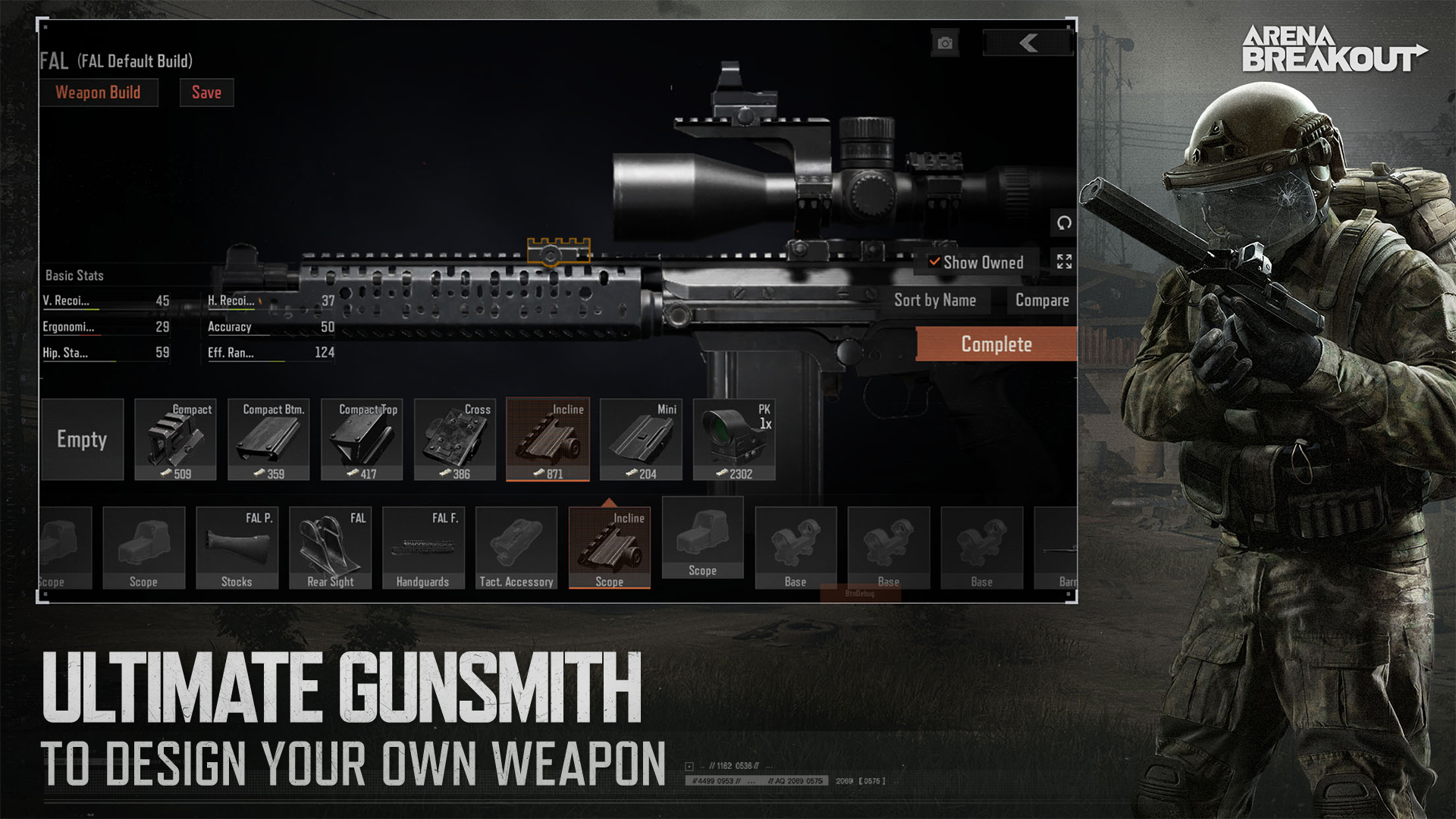Screen dimensions: 1456x819
Task: Open the Tact. Accessory slot
Action: [x=516, y=548]
